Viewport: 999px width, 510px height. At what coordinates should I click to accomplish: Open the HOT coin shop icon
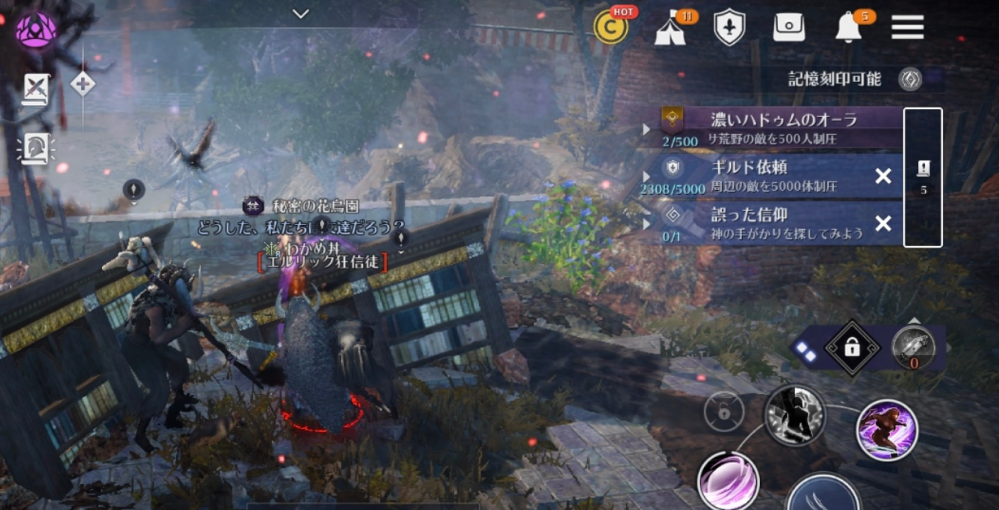coord(611,27)
